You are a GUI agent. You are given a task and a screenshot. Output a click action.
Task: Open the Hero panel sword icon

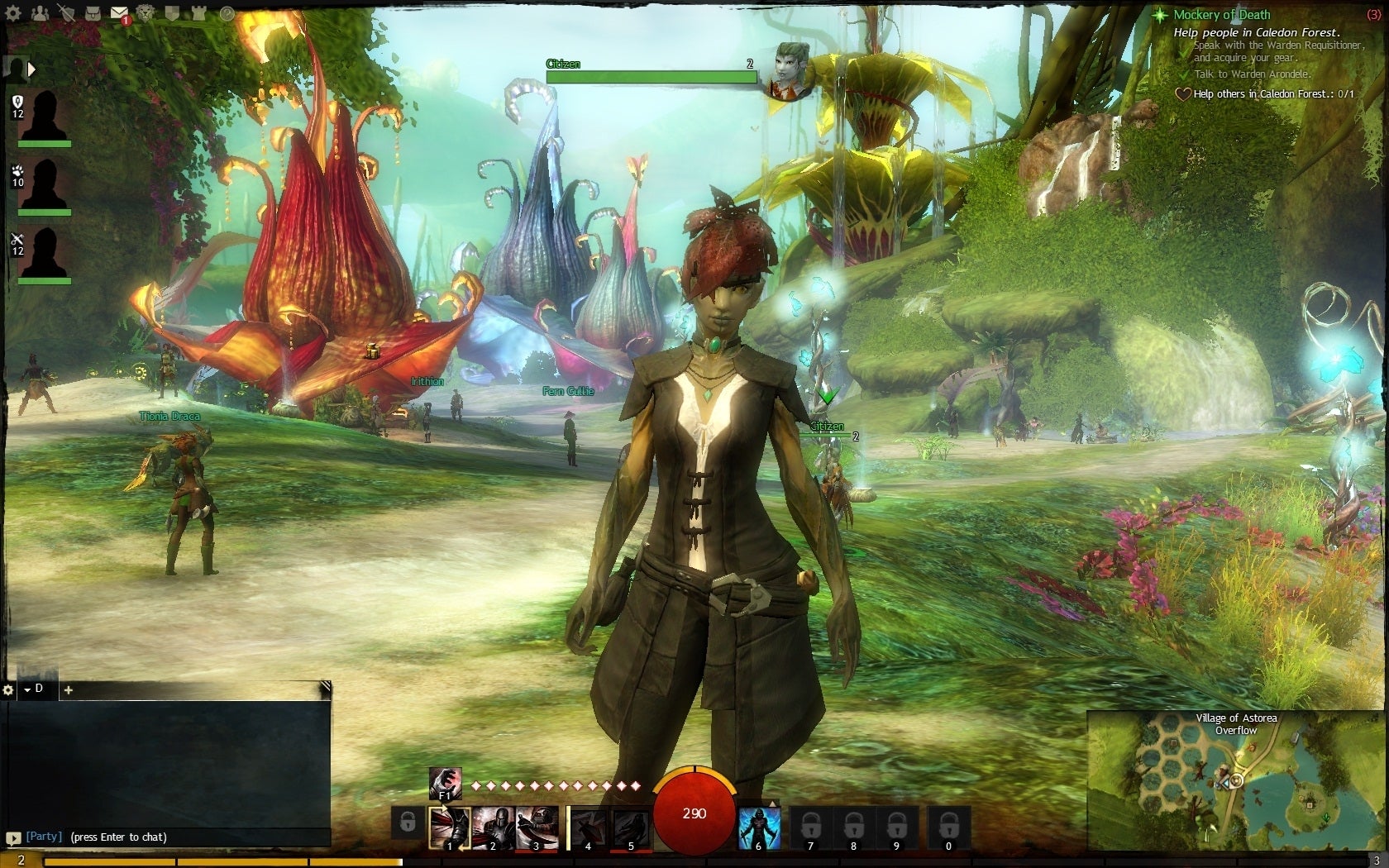pyautogui.click(x=66, y=14)
